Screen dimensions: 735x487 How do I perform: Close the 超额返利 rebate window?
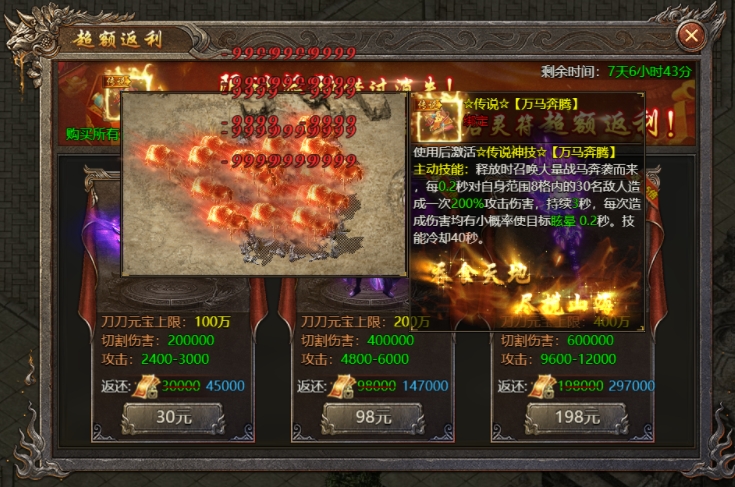tap(689, 37)
